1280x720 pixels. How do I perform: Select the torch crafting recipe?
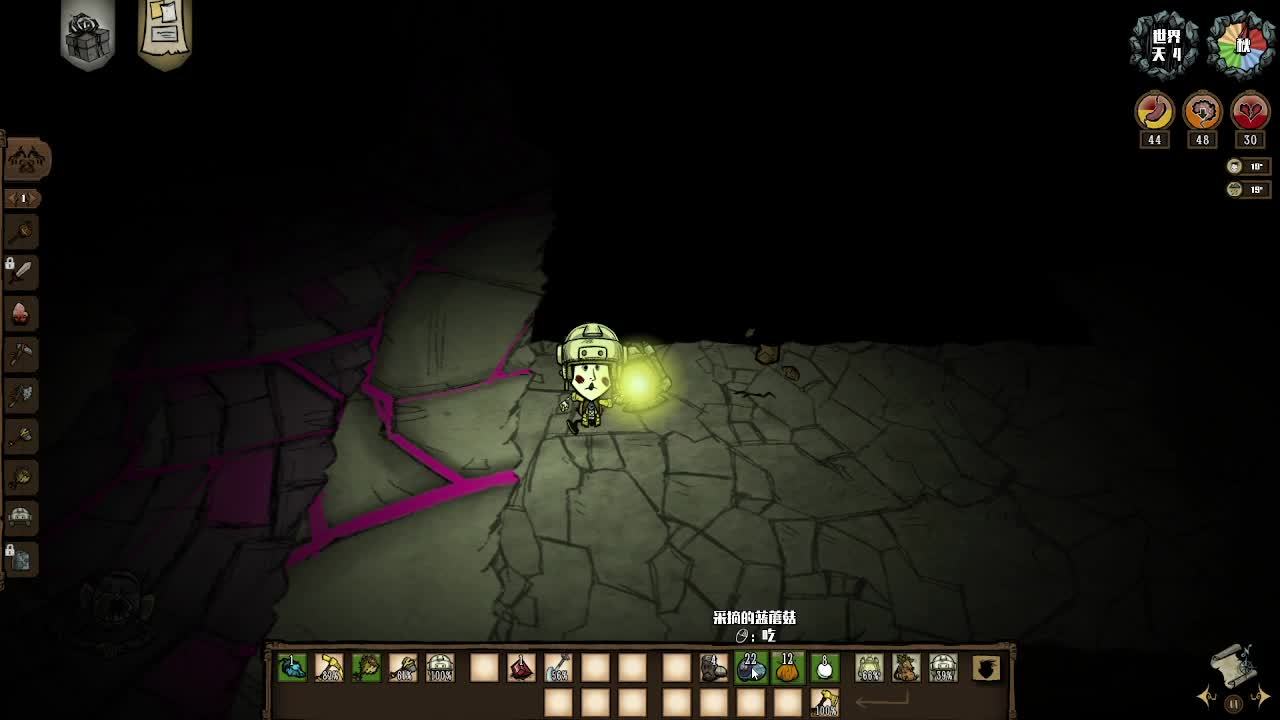[21, 232]
